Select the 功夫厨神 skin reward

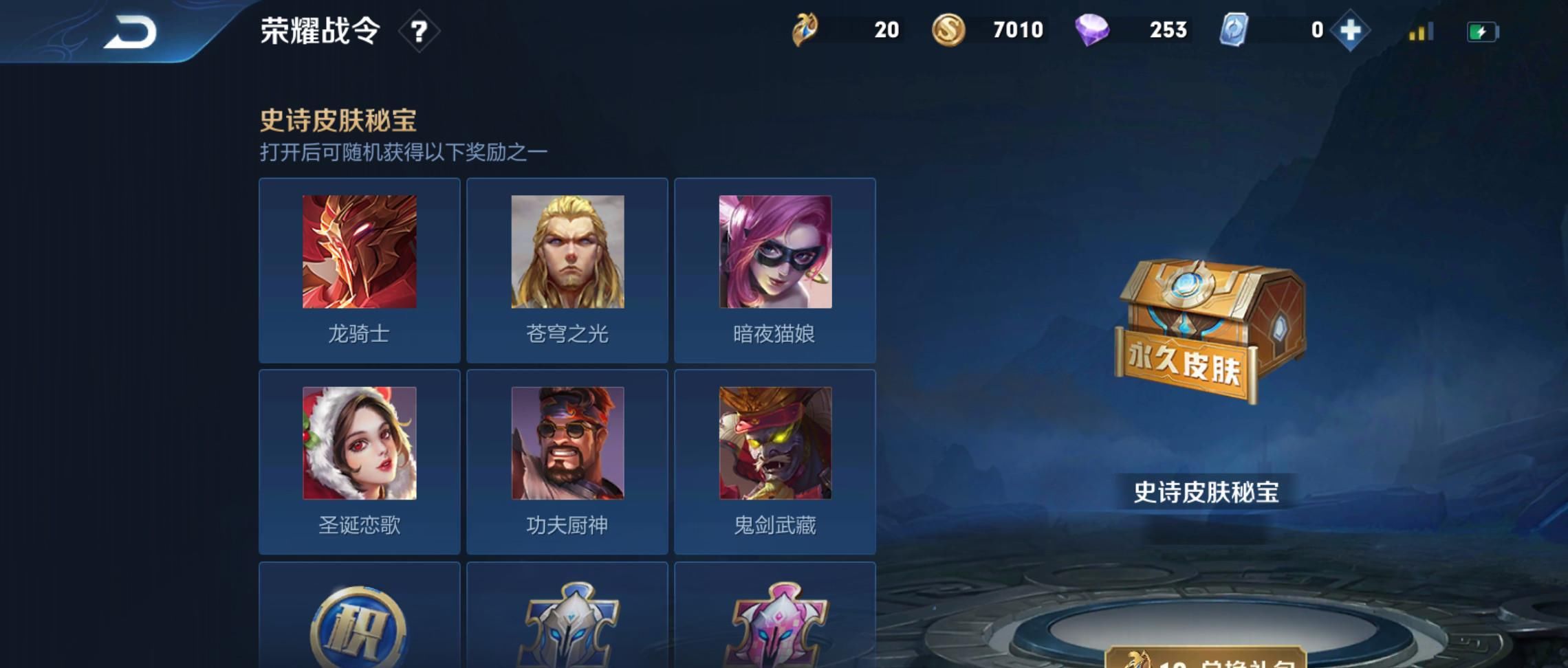(x=567, y=443)
